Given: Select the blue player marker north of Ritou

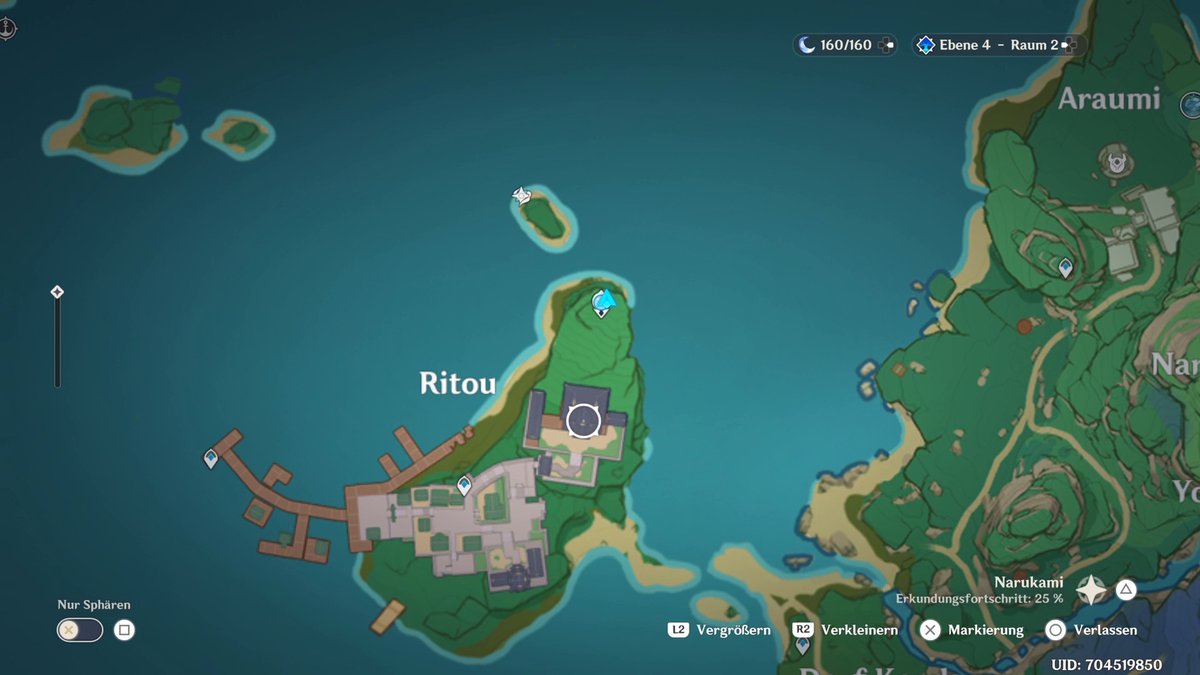Looking at the screenshot, I should click(x=603, y=299).
